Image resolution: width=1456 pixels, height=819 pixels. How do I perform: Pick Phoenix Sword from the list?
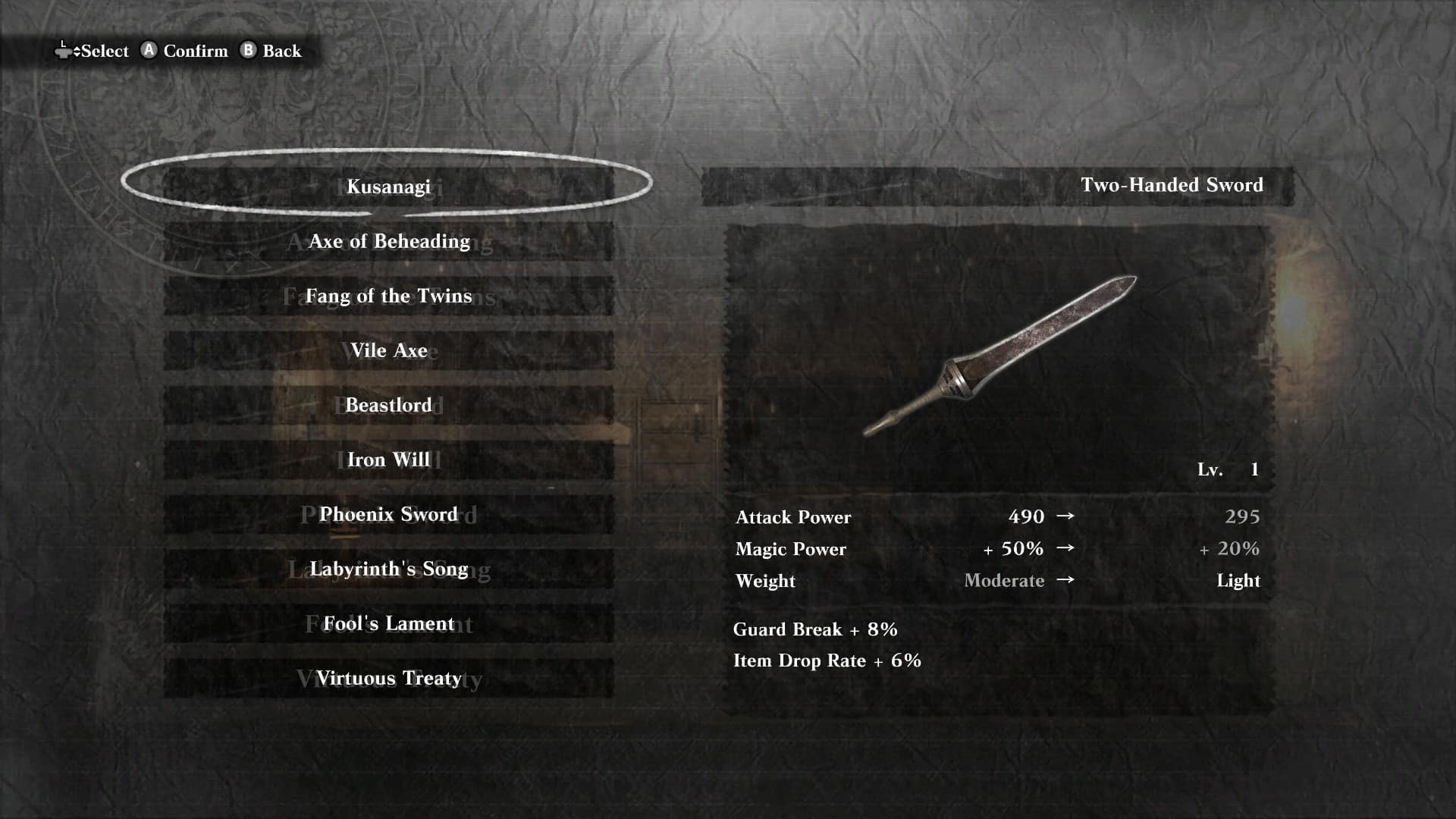[x=388, y=514]
